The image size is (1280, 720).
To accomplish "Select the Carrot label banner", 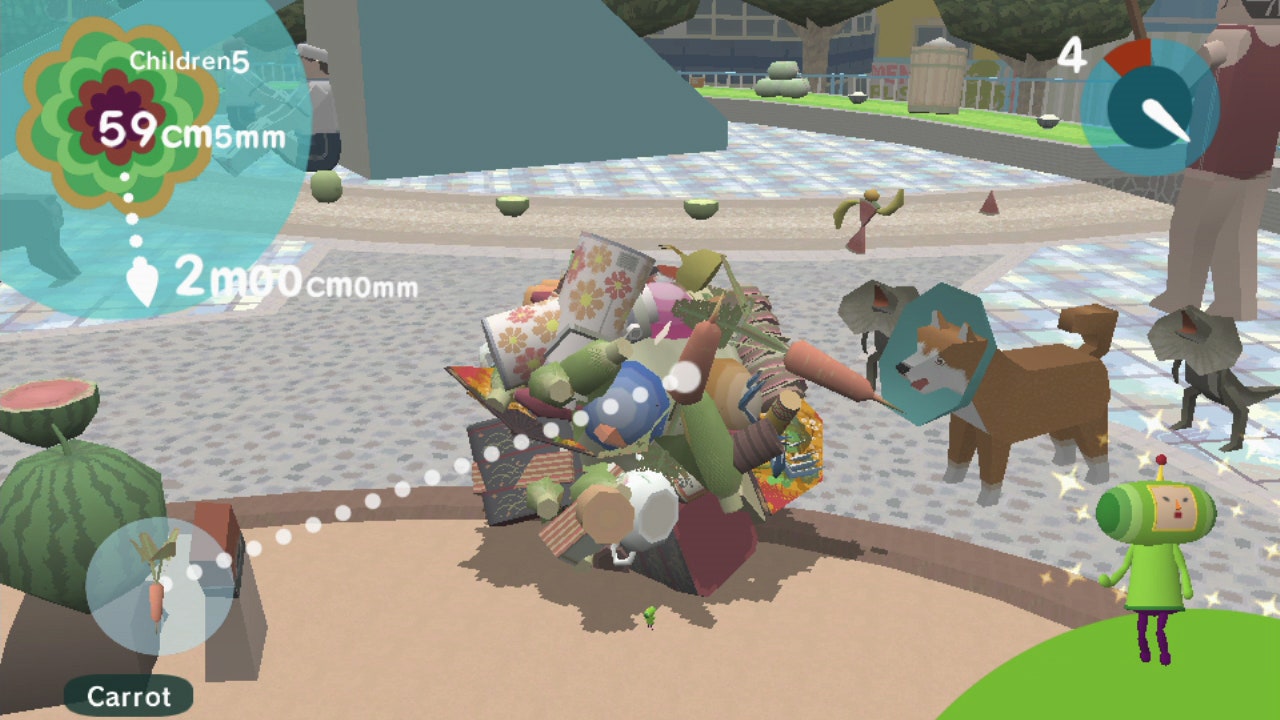I will [x=130, y=697].
